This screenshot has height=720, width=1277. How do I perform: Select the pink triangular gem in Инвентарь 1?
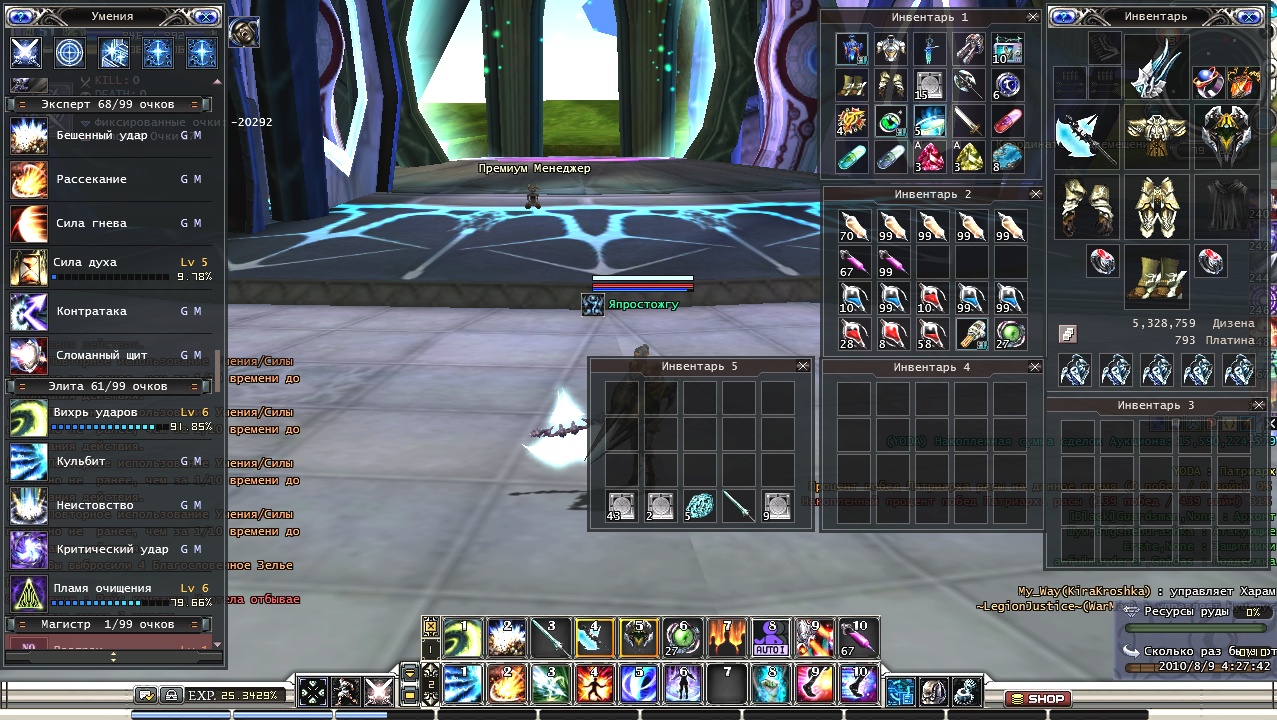tap(929, 157)
